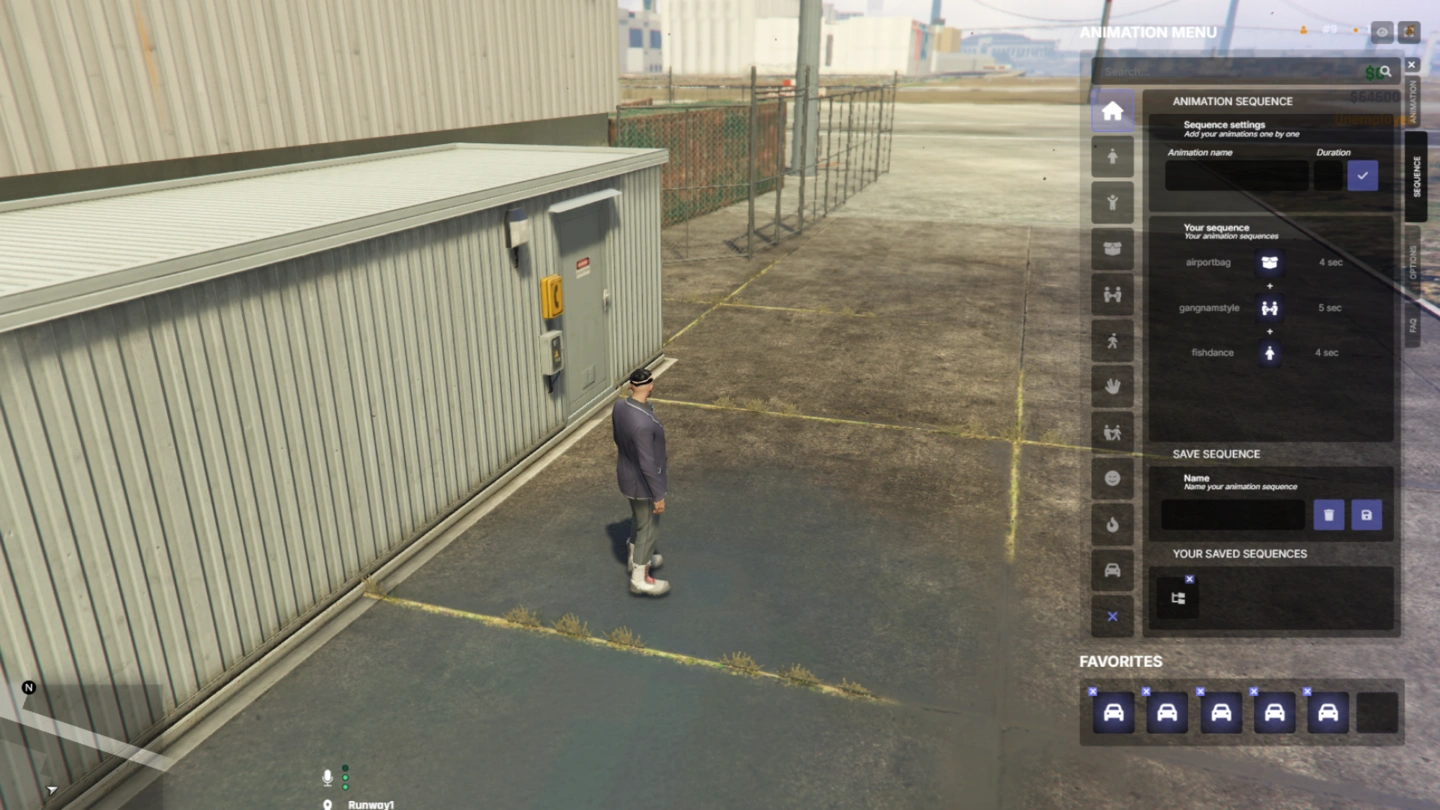This screenshot has width=1440, height=810.
Task: Type in the animation Search field
Action: 1230,72
